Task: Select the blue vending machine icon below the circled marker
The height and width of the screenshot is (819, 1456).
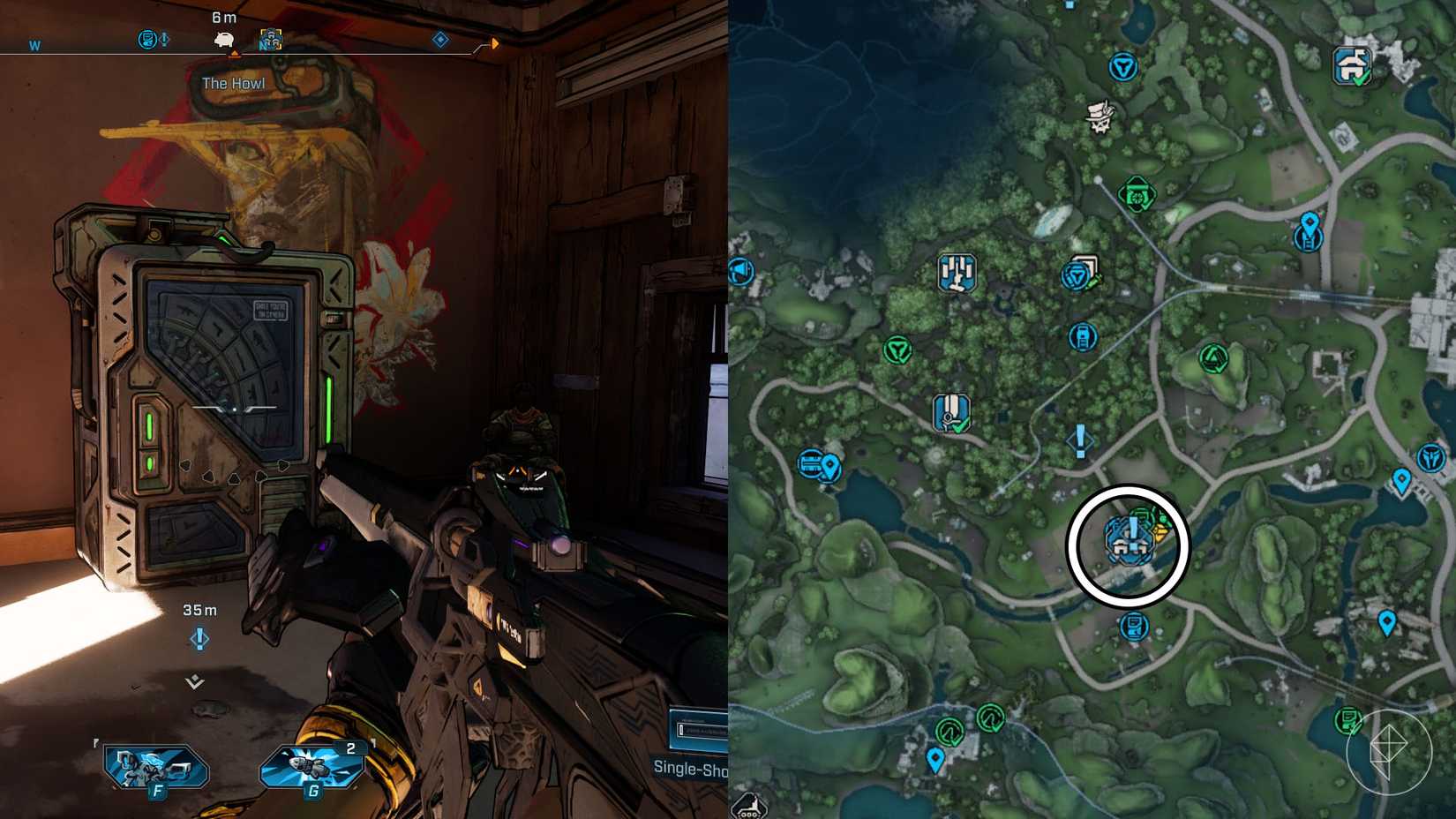Action: click(x=1132, y=628)
